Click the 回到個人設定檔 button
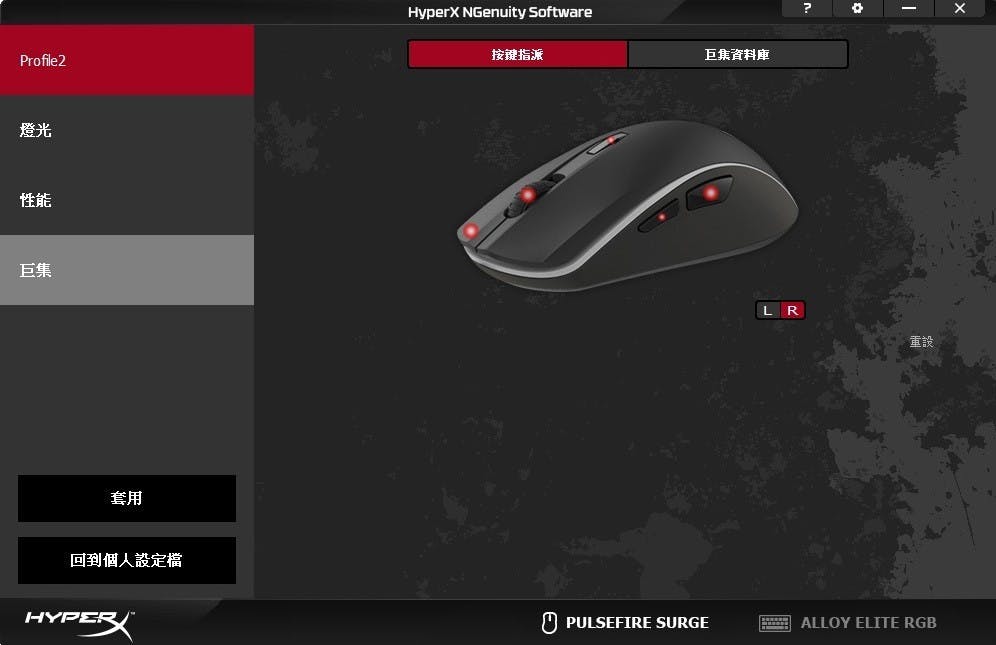 coord(127,560)
